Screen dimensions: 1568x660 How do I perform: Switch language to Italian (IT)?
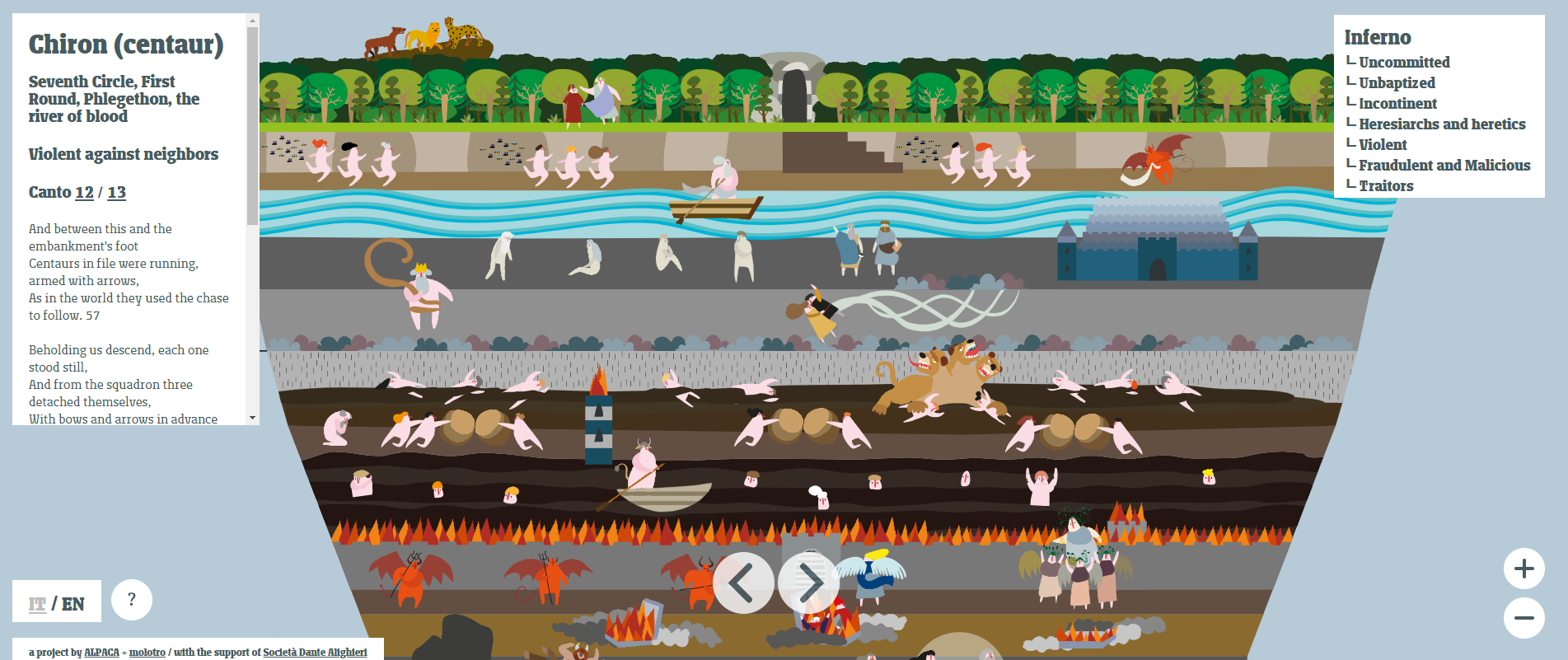[x=37, y=604]
